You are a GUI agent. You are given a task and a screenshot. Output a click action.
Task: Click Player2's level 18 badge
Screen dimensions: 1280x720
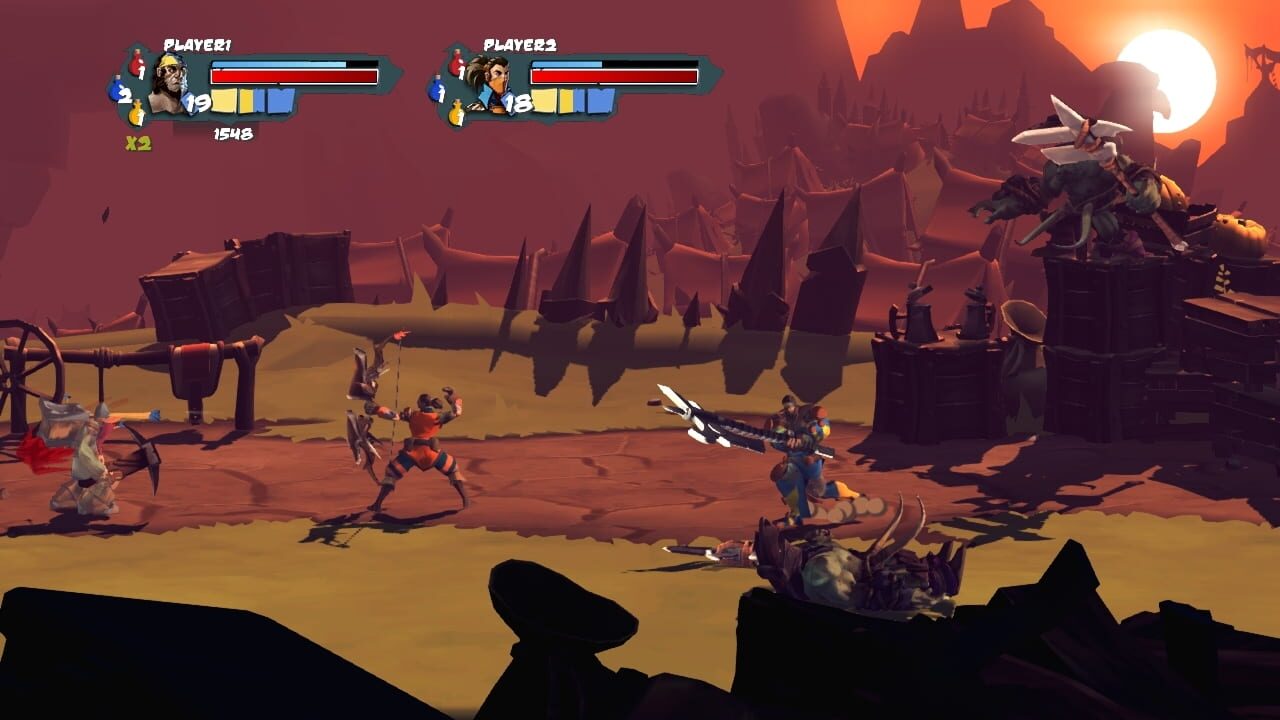click(517, 102)
